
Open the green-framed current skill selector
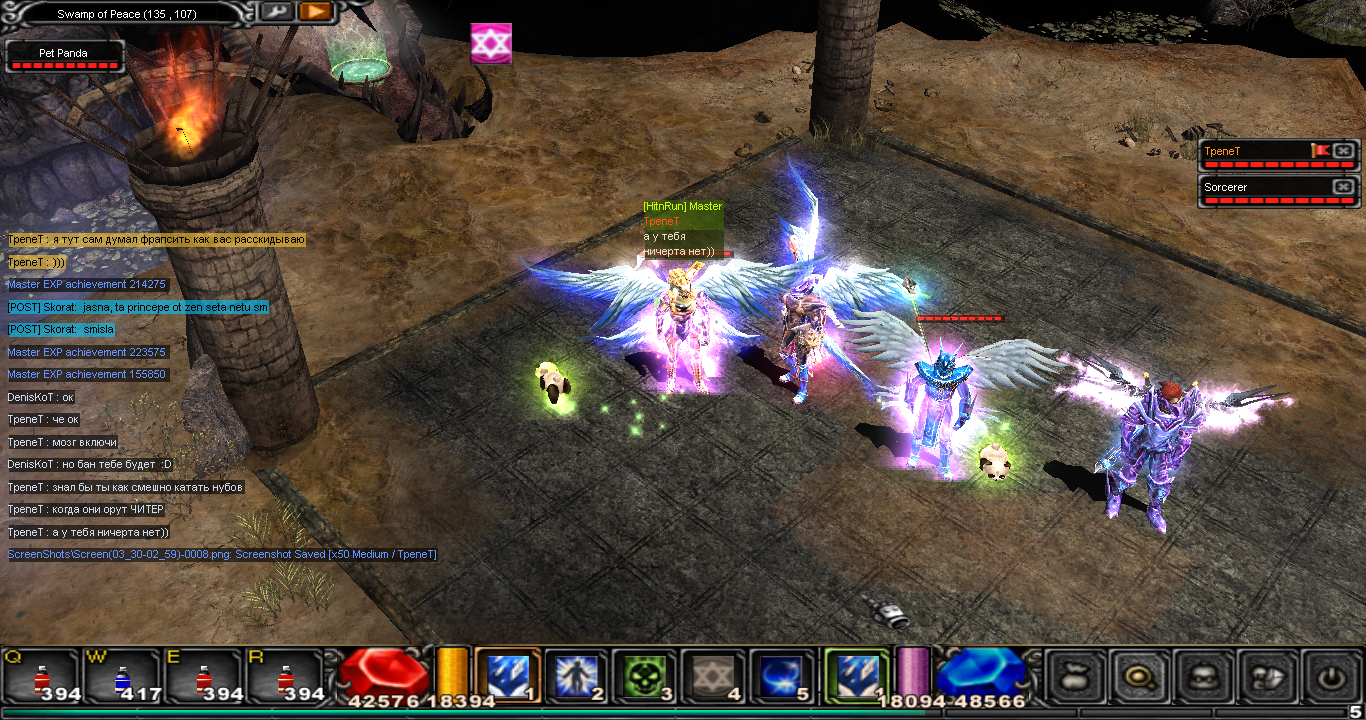tap(856, 675)
